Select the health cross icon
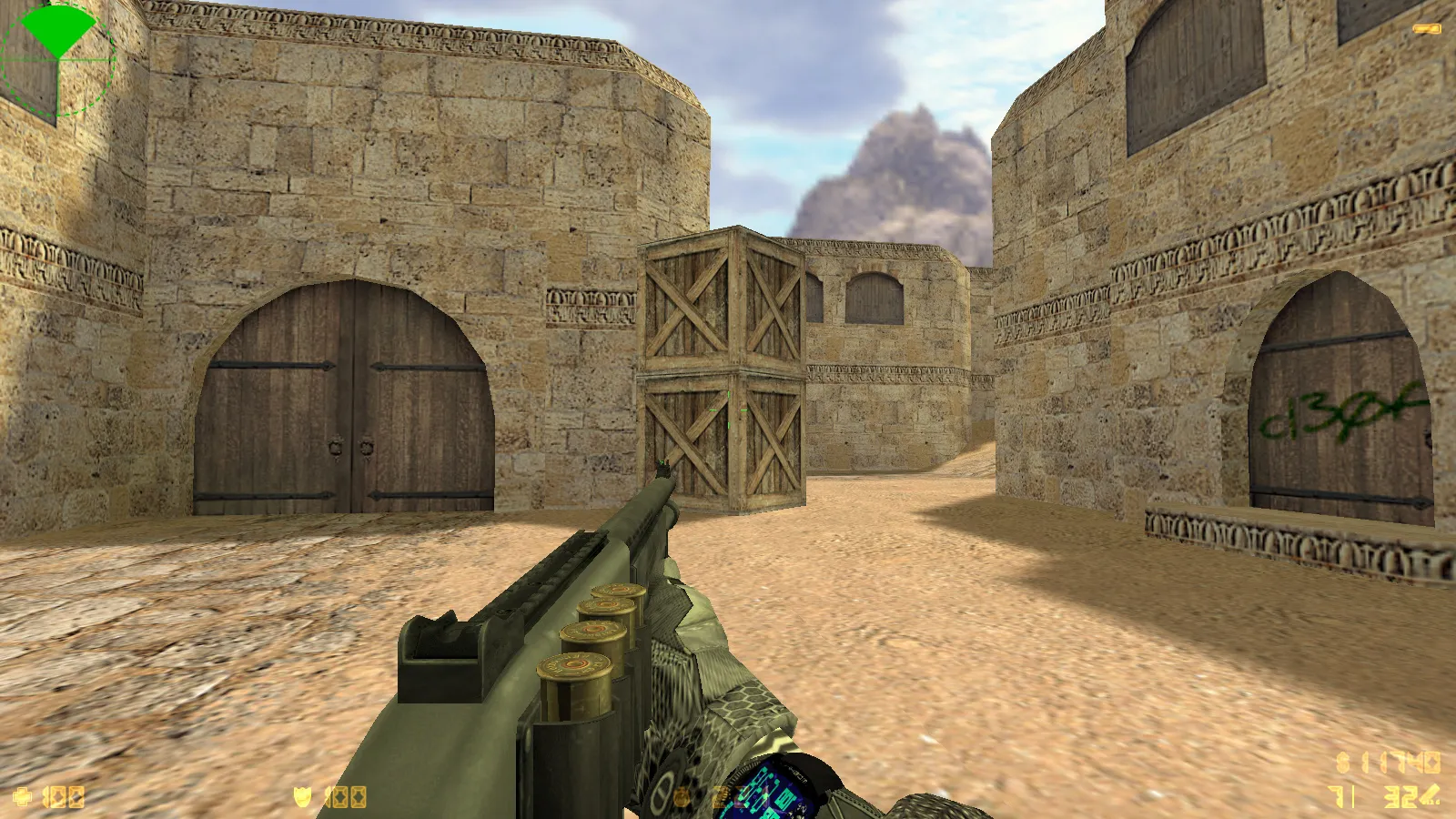Viewport: 1456px width, 819px height. pos(22,797)
